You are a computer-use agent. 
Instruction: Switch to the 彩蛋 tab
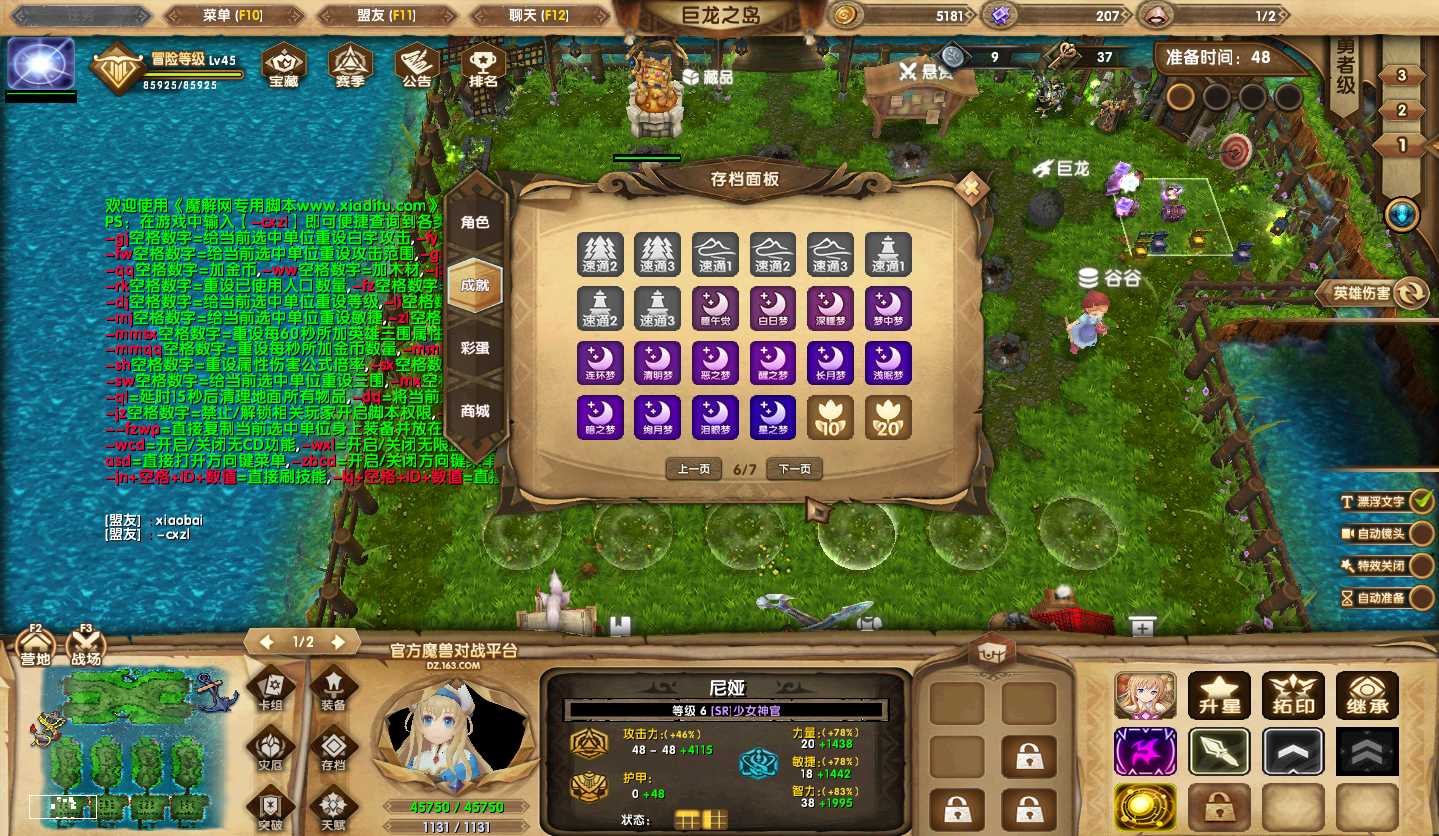[x=475, y=348]
